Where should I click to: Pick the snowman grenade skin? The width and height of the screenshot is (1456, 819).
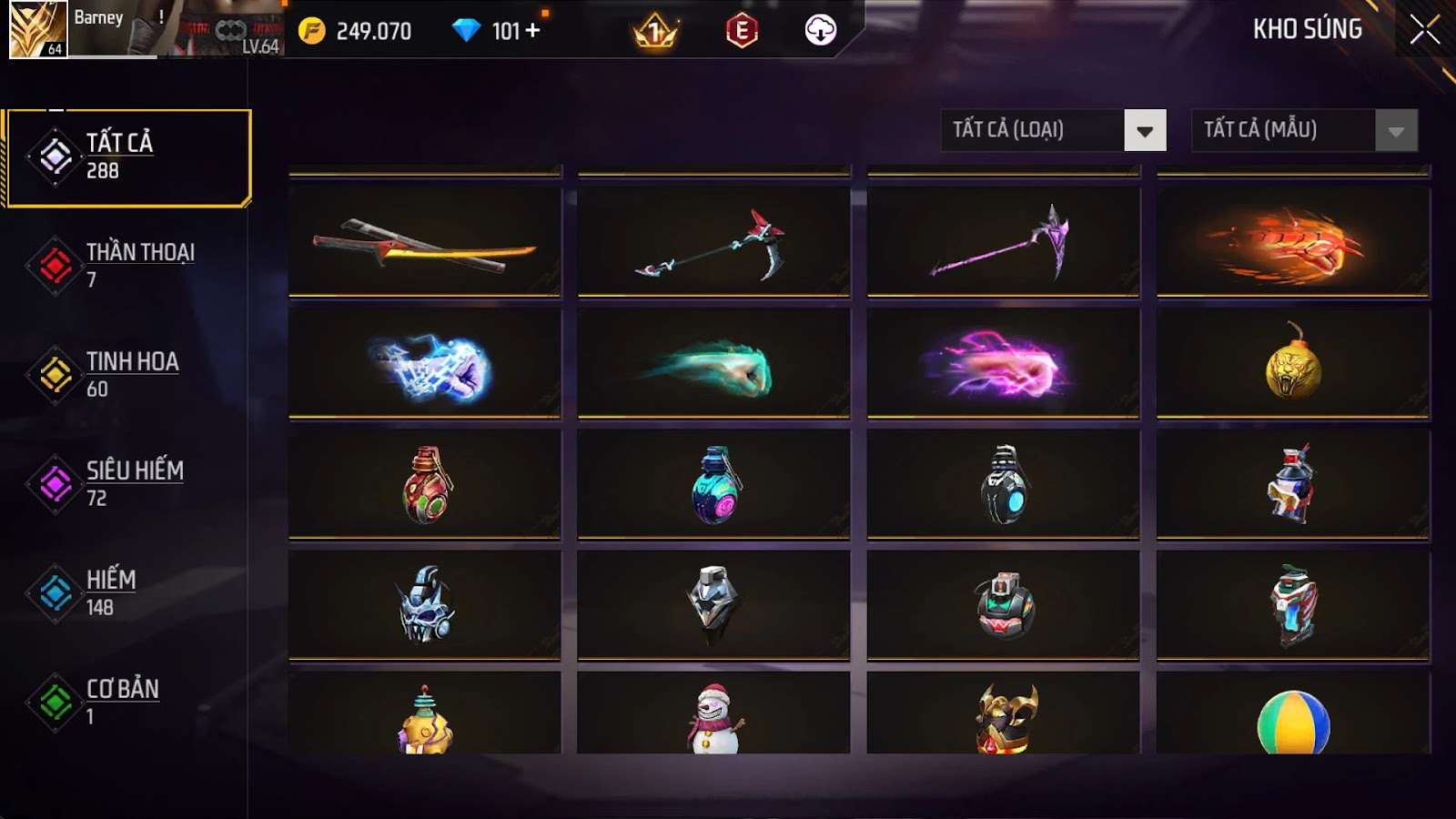pyautogui.click(x=714, y=715)
